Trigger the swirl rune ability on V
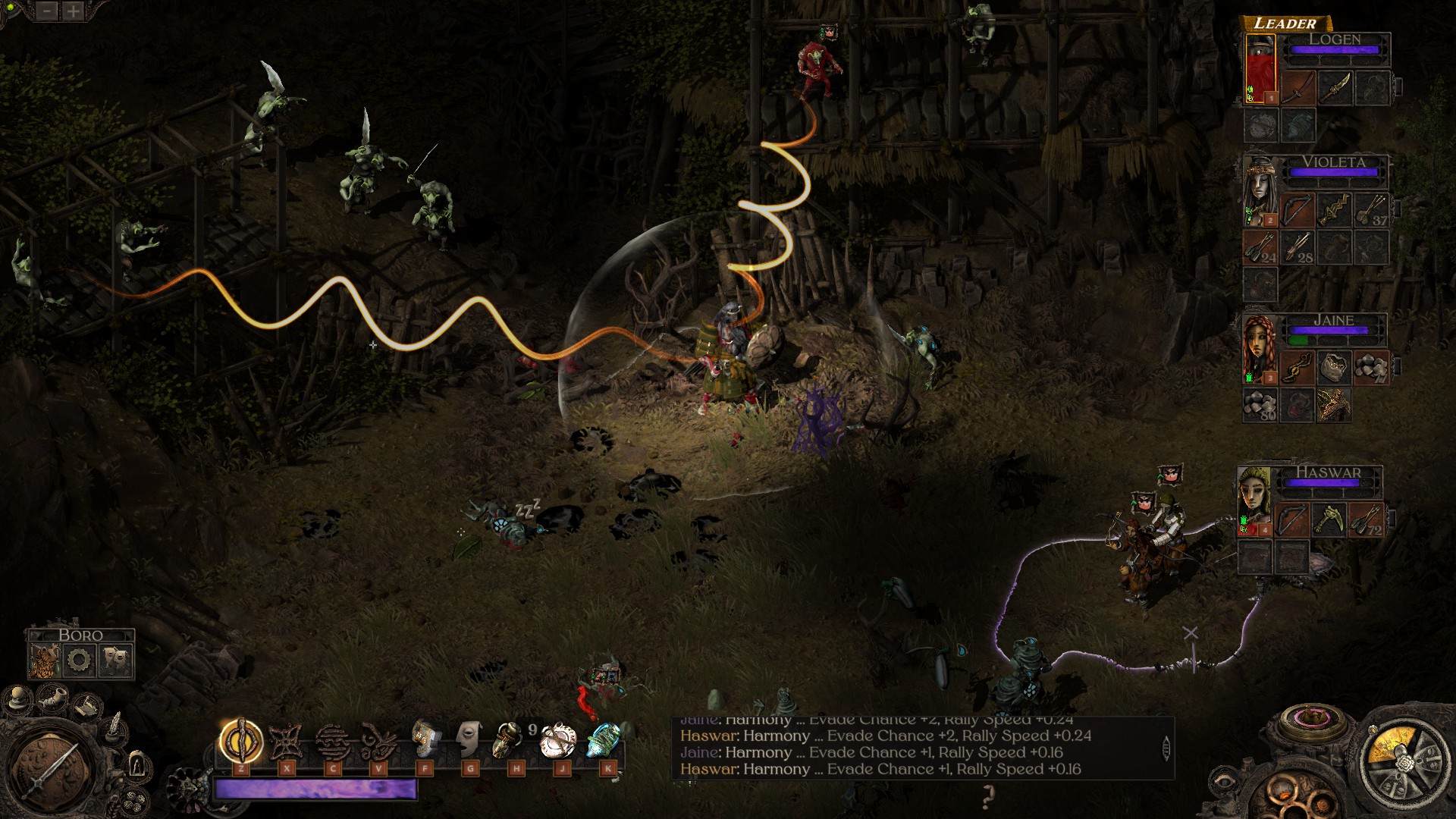The height and width of the screenshot is (819, 1456). click(x=378, y=741)
